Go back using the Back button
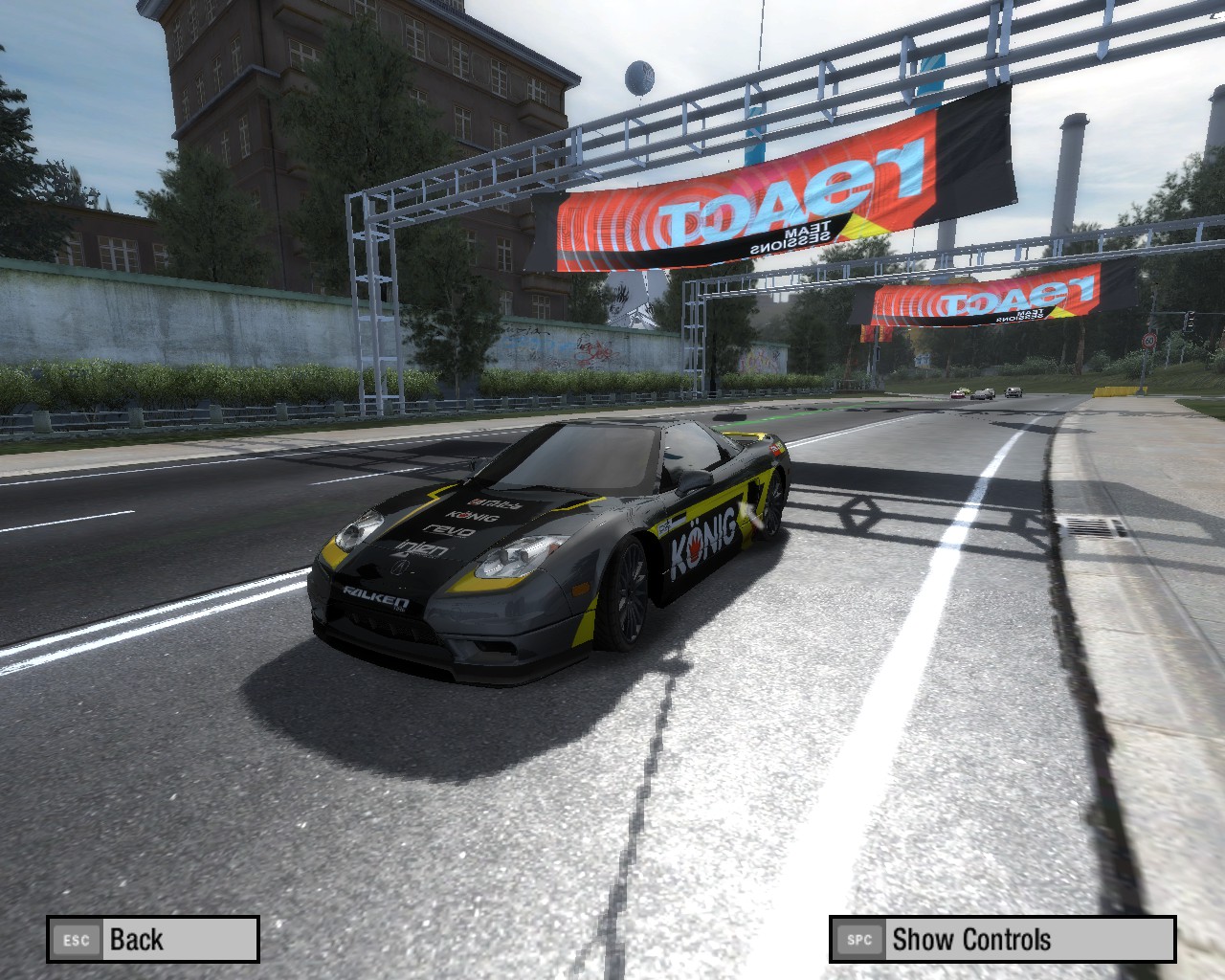 pyautogui.click(x=153, y=939)
